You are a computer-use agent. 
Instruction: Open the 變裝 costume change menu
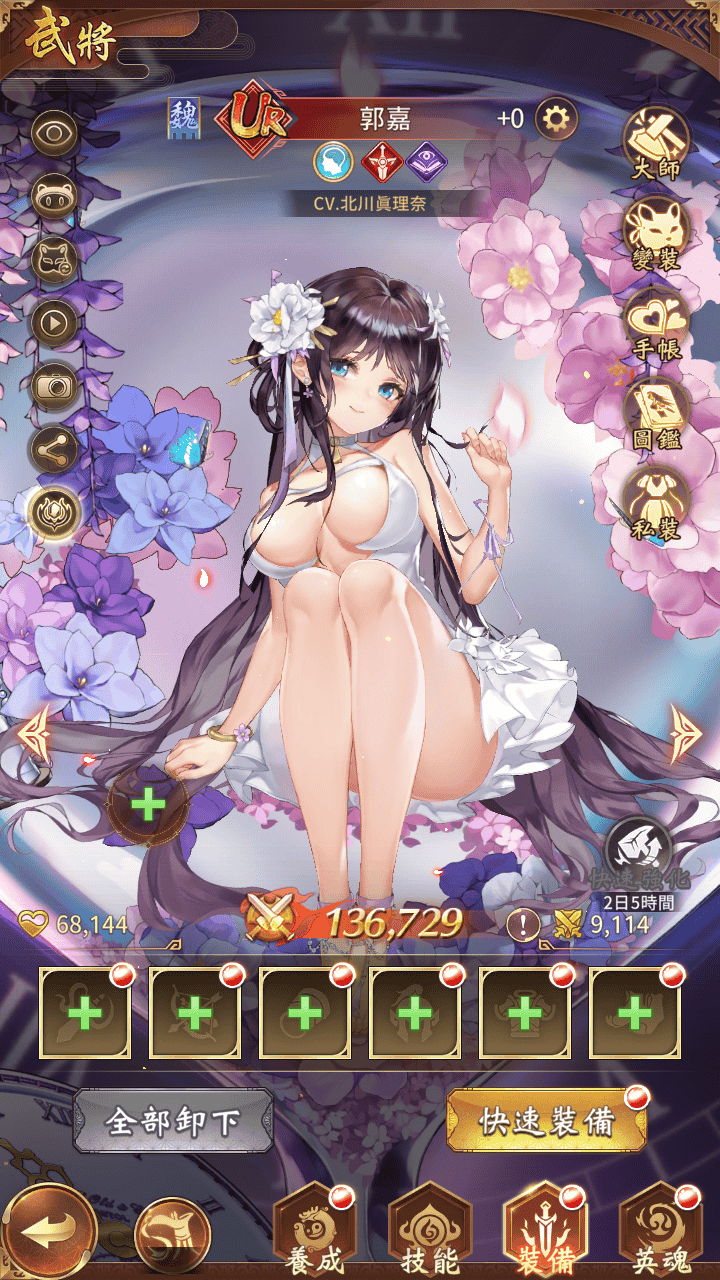click(x=656, y=232)
